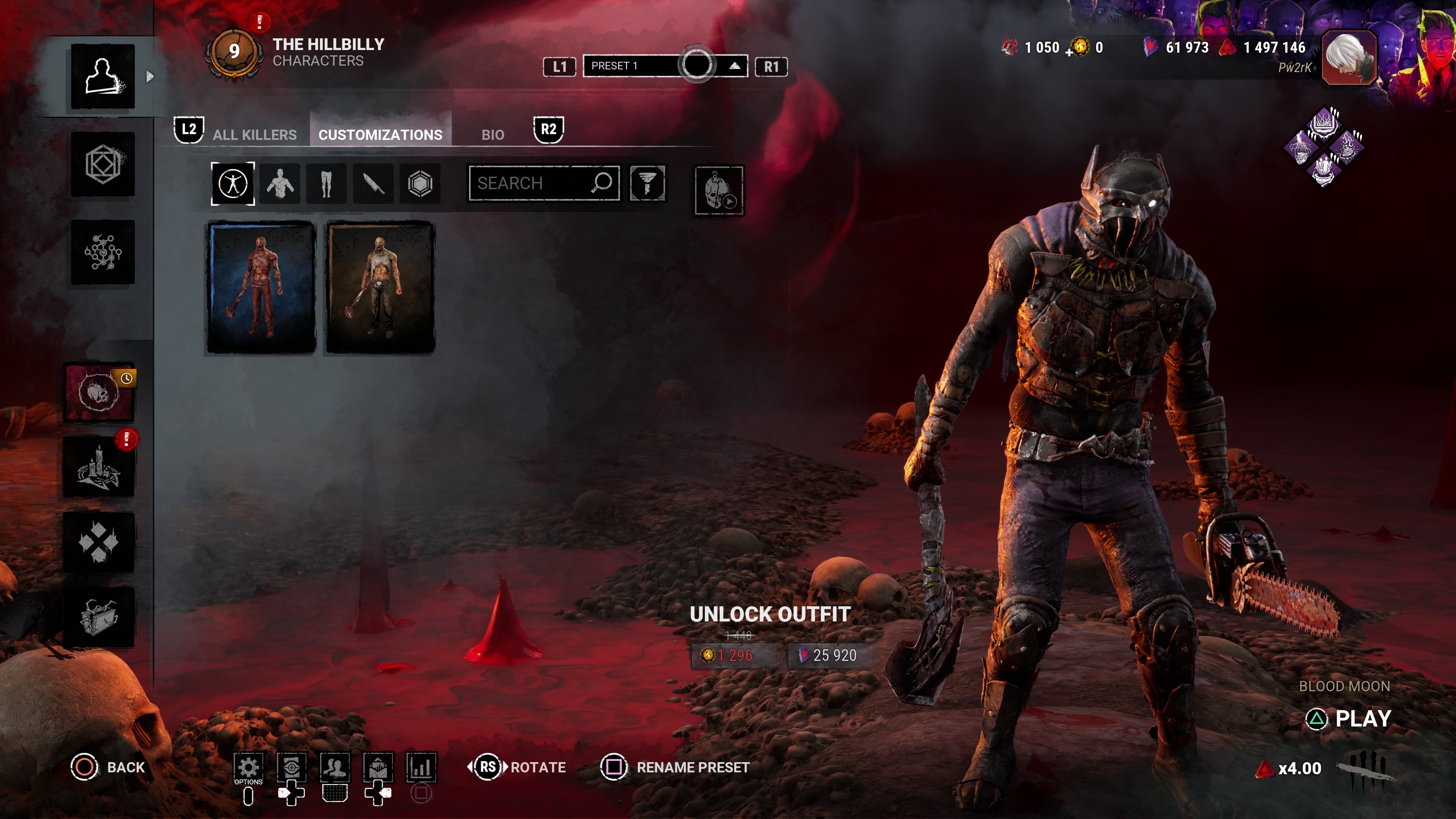1456x819 pixels.
Task: Open the Bloodweb node cluster menu
Action: point(102,252)
